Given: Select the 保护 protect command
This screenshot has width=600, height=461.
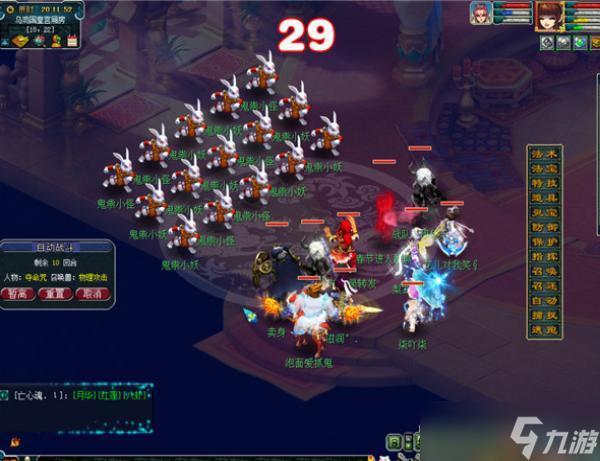Looking at the screenshot, I should click(546, 242).
